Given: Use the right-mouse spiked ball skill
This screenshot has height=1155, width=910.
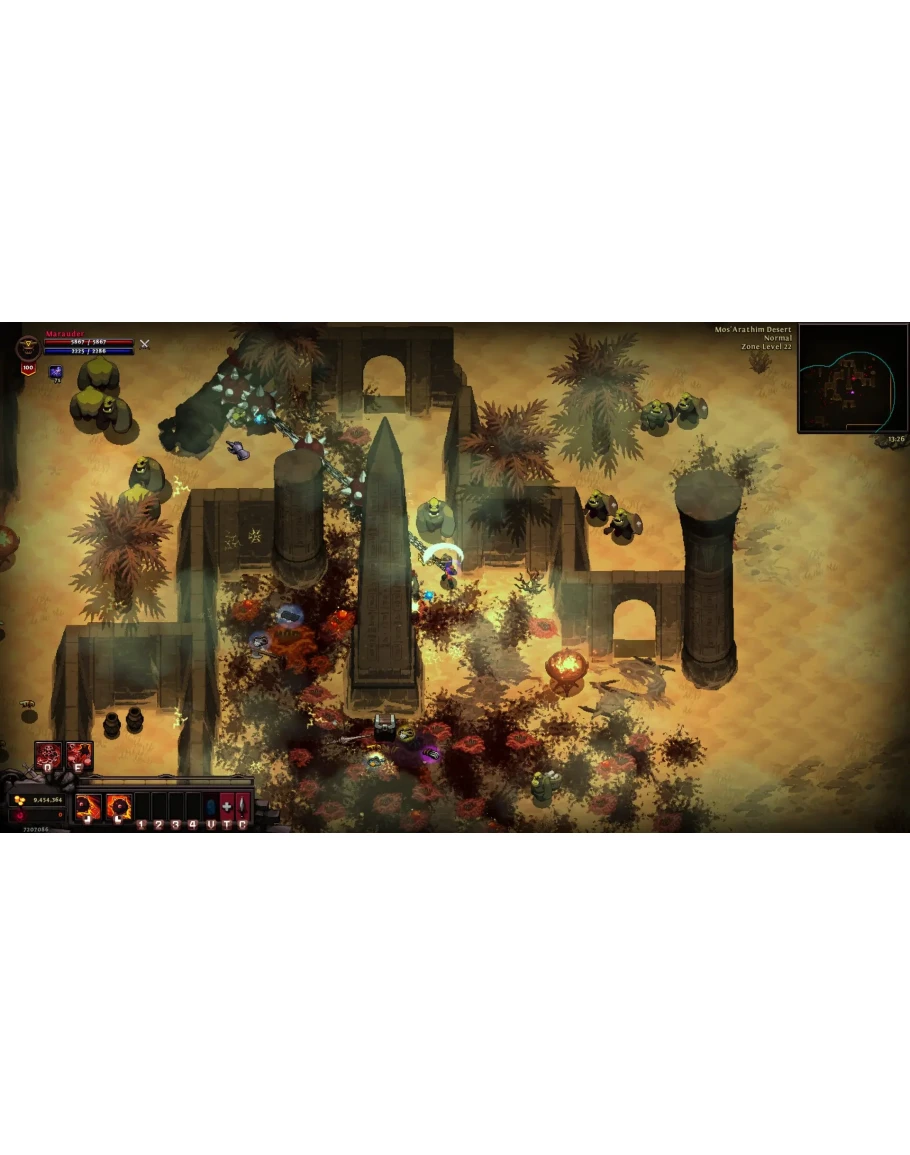Looking at the screenshot, I should pos(119,806).
